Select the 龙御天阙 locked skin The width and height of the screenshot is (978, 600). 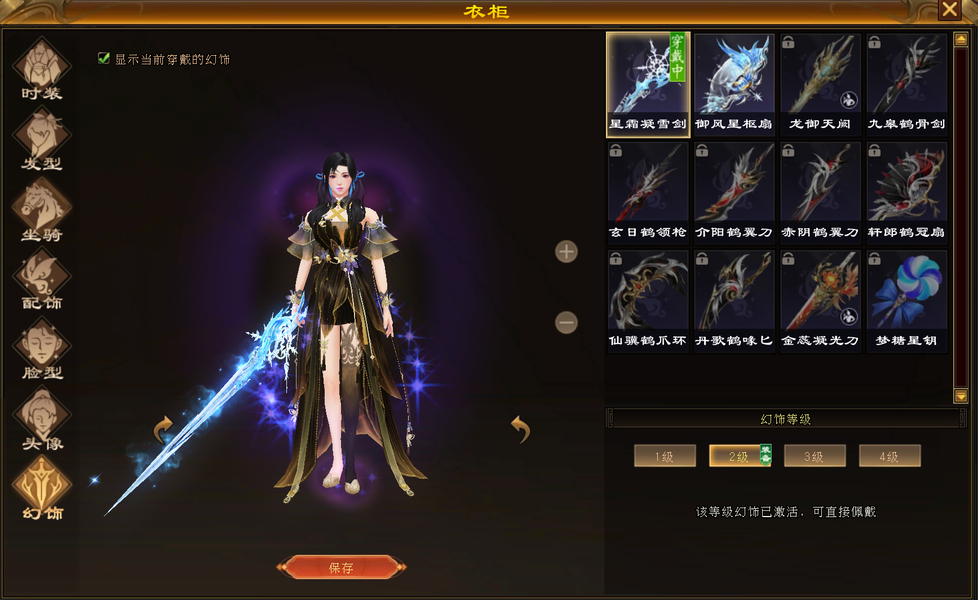pos(820,84)
